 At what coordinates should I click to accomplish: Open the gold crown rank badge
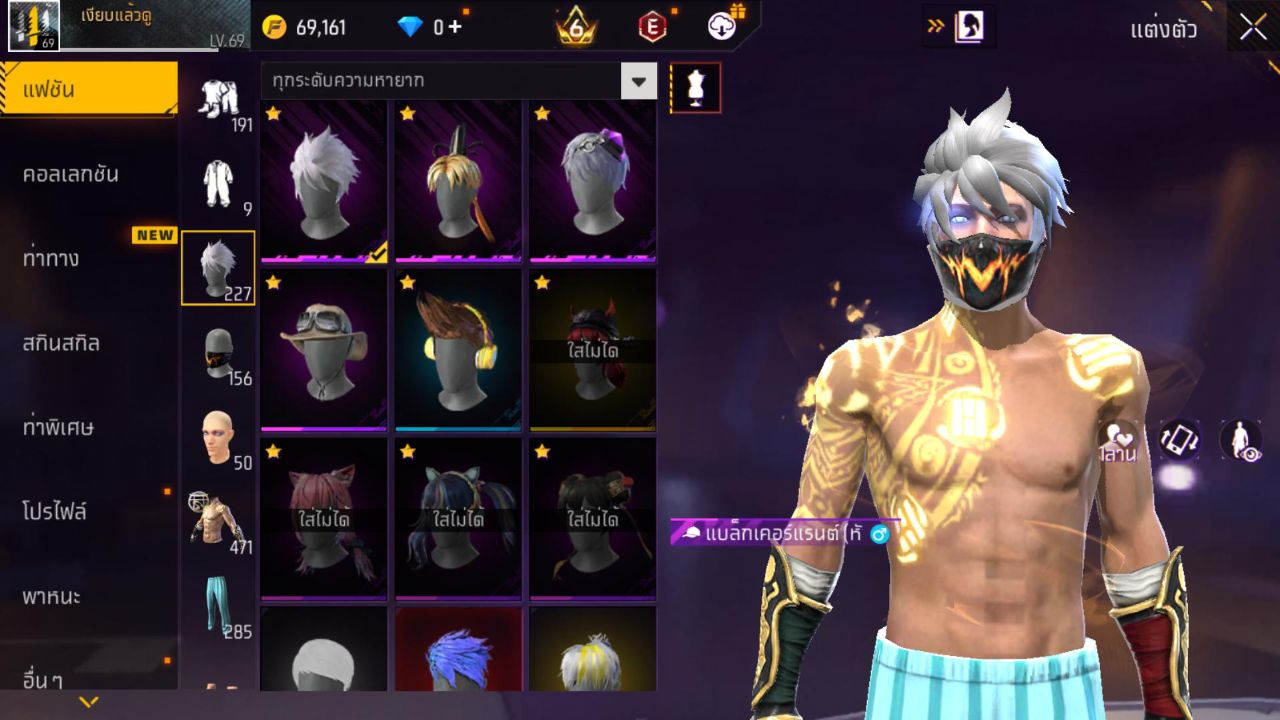(x=576, y=27)
